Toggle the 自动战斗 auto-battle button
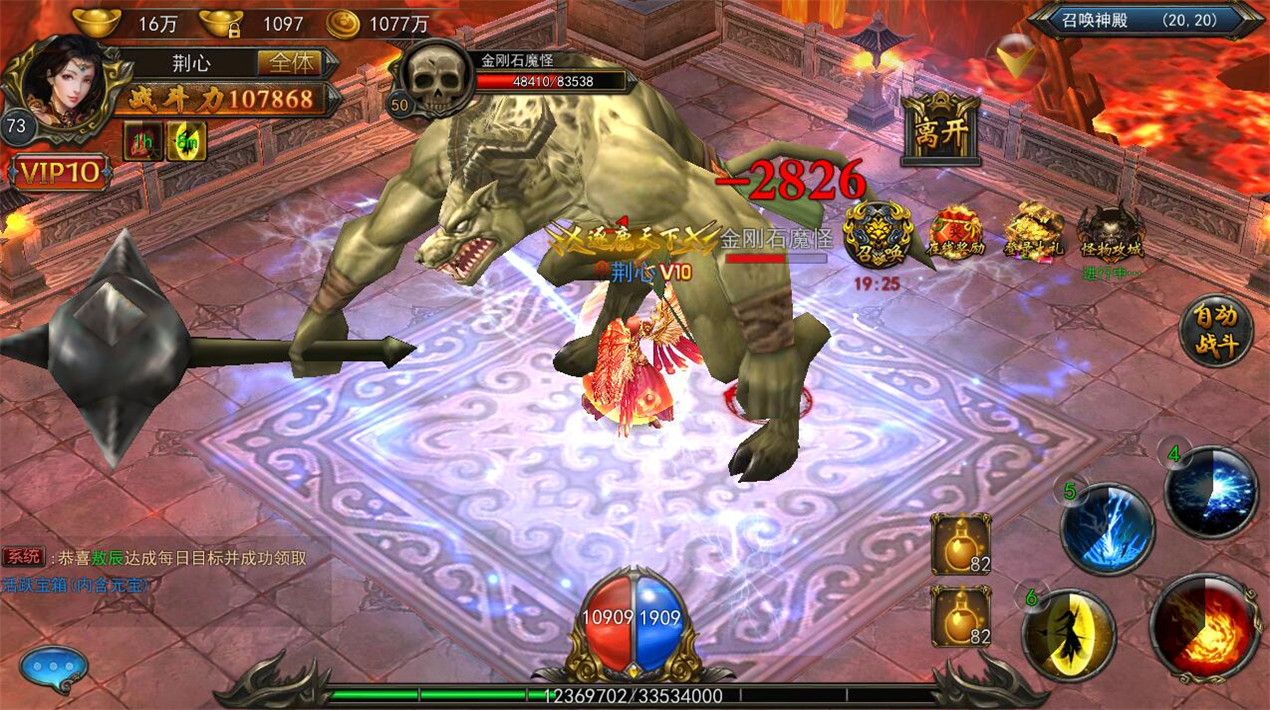 point(1215,331)
